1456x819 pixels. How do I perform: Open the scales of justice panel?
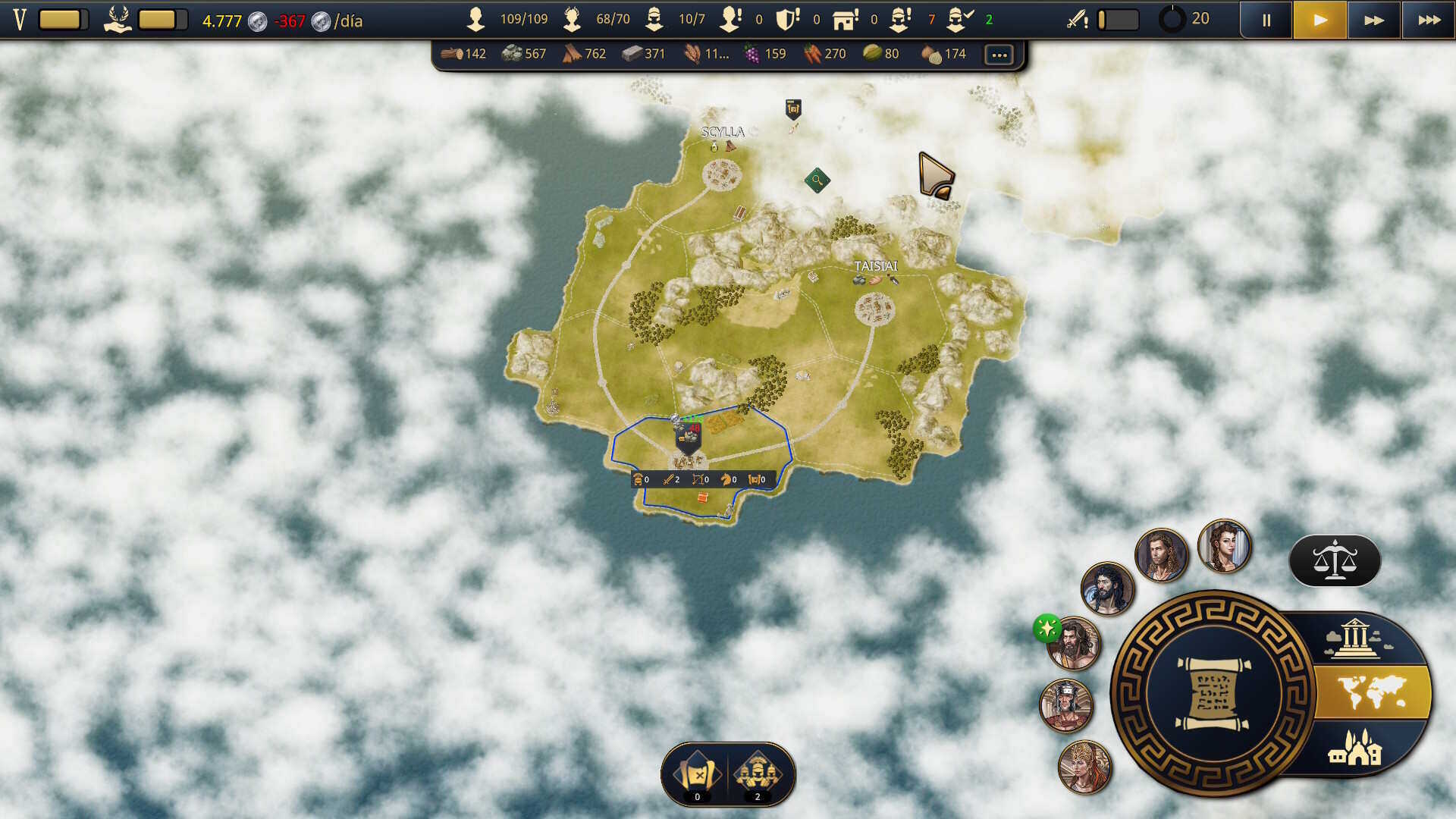pyautogui.click(x=1335, y=561)
